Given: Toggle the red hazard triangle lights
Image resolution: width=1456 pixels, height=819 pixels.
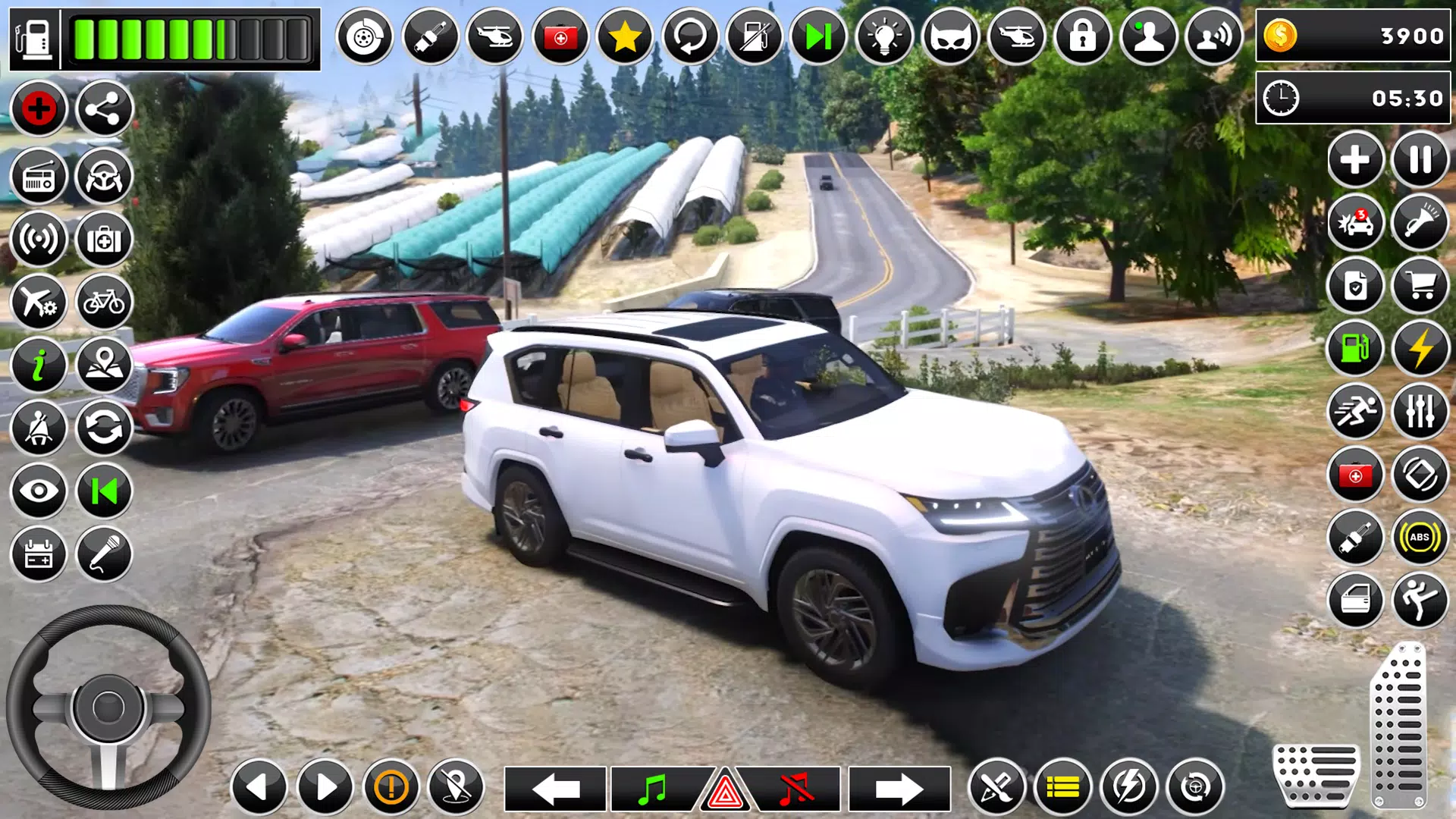Looking at the screenshot, I should point(725,792).
